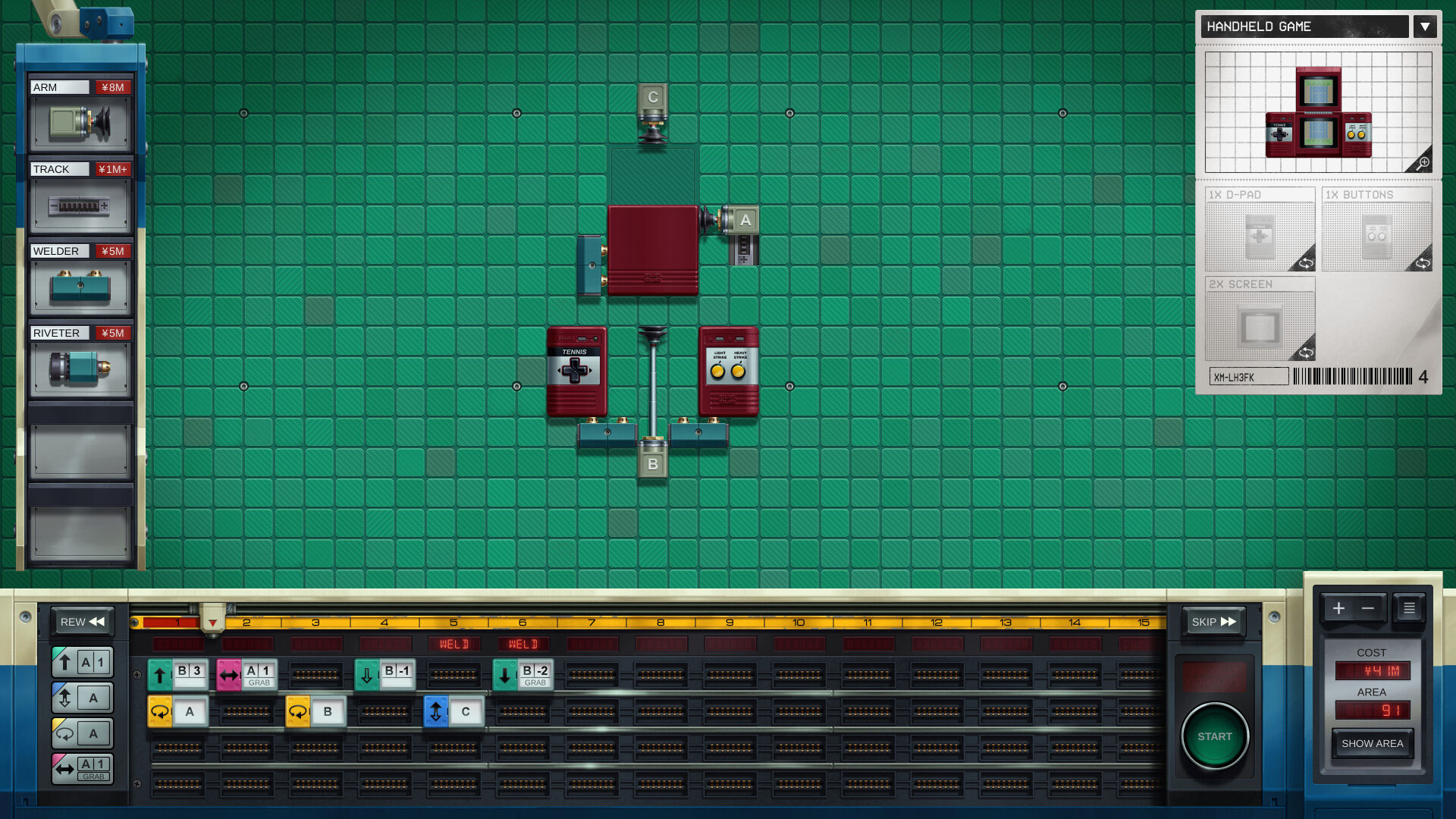1456x819 pixels.
Task: Click the list icon beside the zoom buttons
Action: pos(1408,608)
